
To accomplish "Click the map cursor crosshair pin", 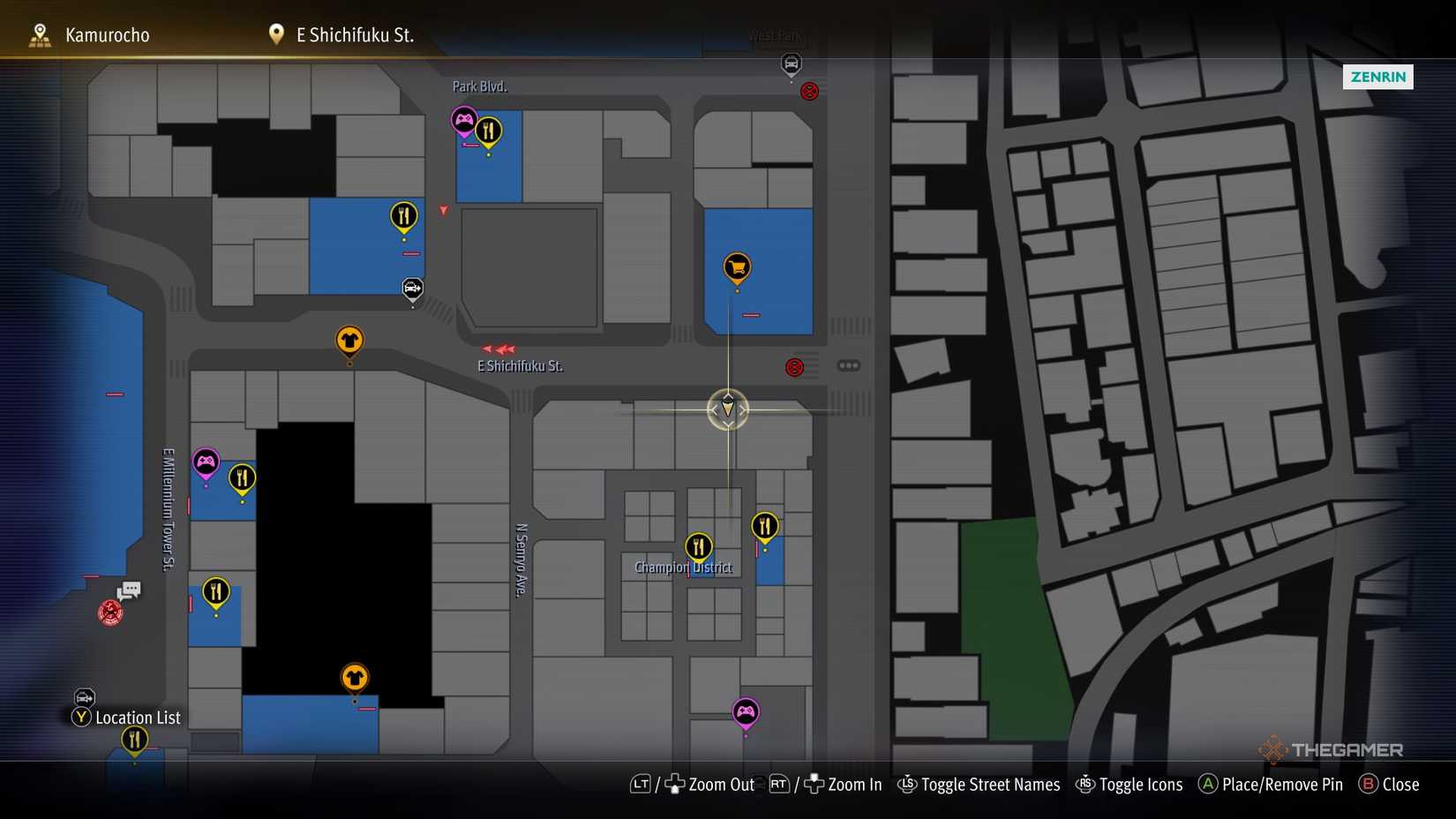I will click(x=726, y=410).
